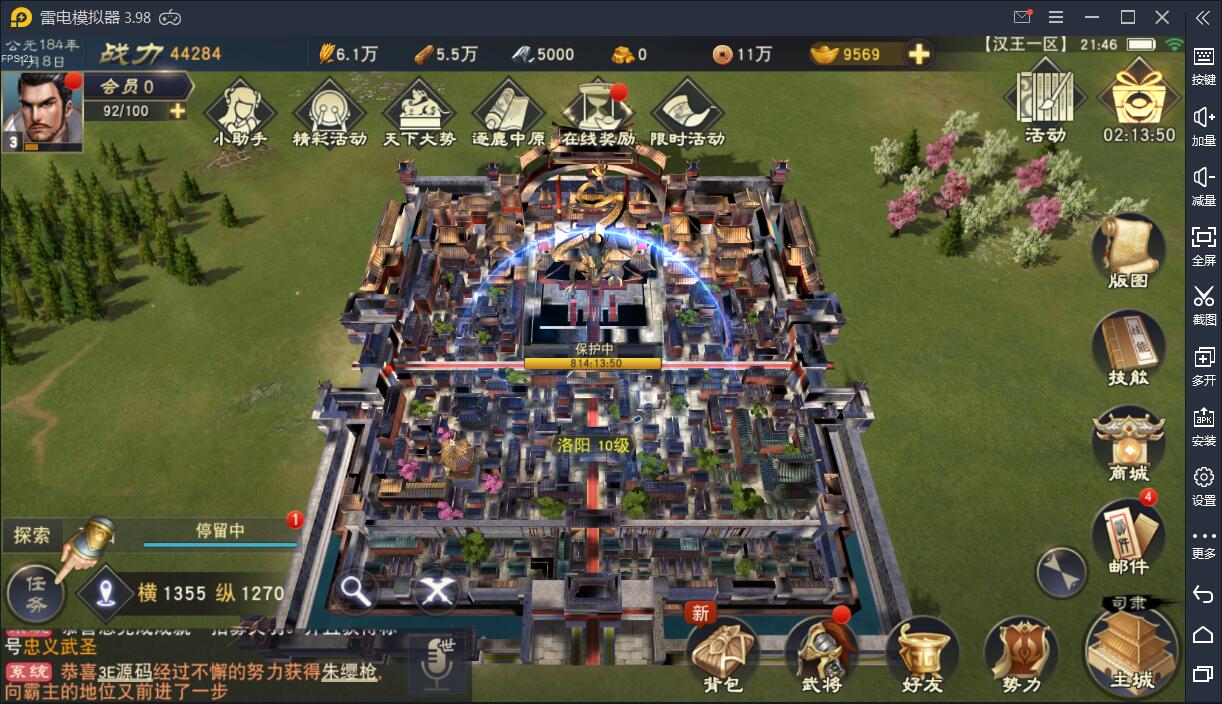Open 逐鹿中原 campaign
Screen dimensions: 1222x704
coord(508,111)
